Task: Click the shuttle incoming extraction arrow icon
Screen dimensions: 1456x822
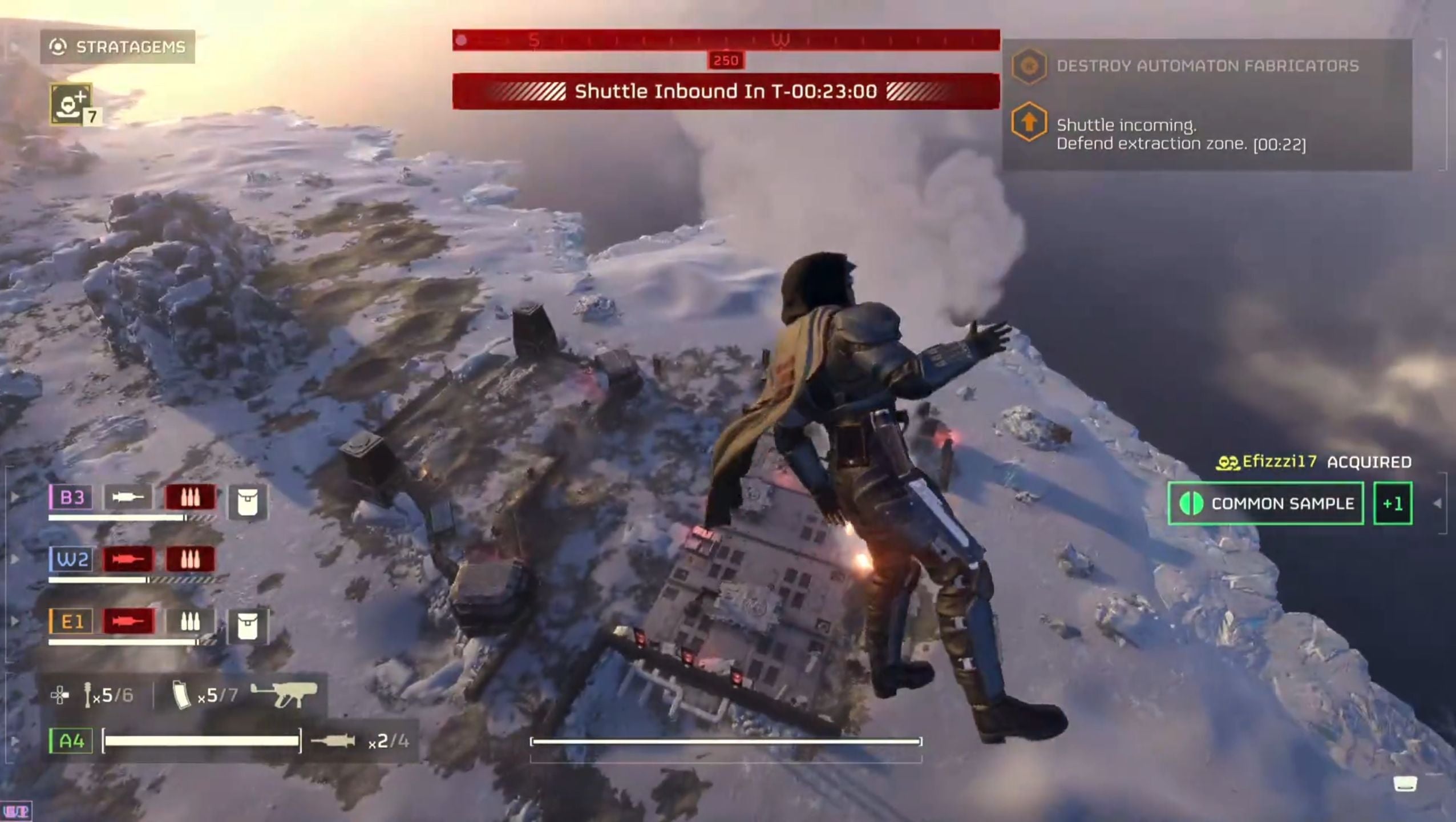Action: [x=1029, y=122]
